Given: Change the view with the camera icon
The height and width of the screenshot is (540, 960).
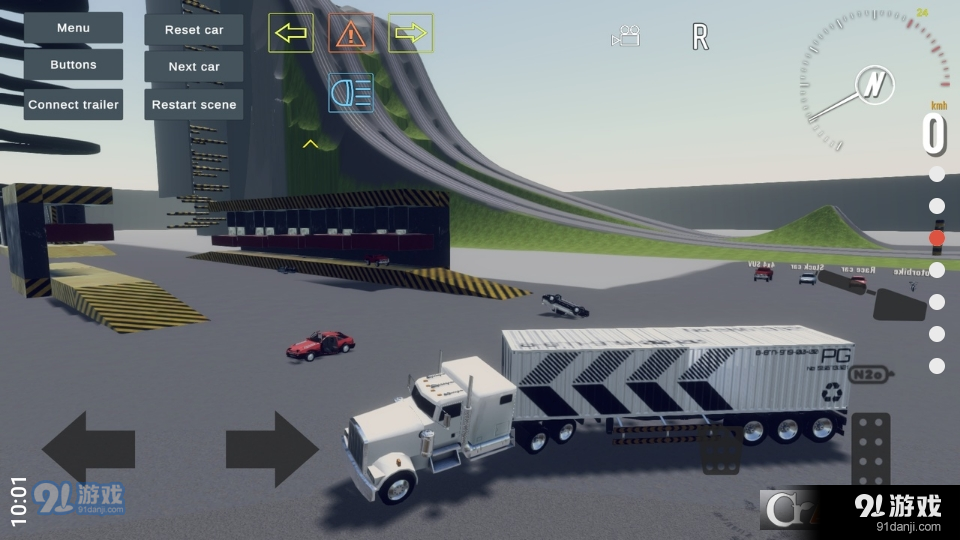Looking at the screenshot, I should (626, 37).
